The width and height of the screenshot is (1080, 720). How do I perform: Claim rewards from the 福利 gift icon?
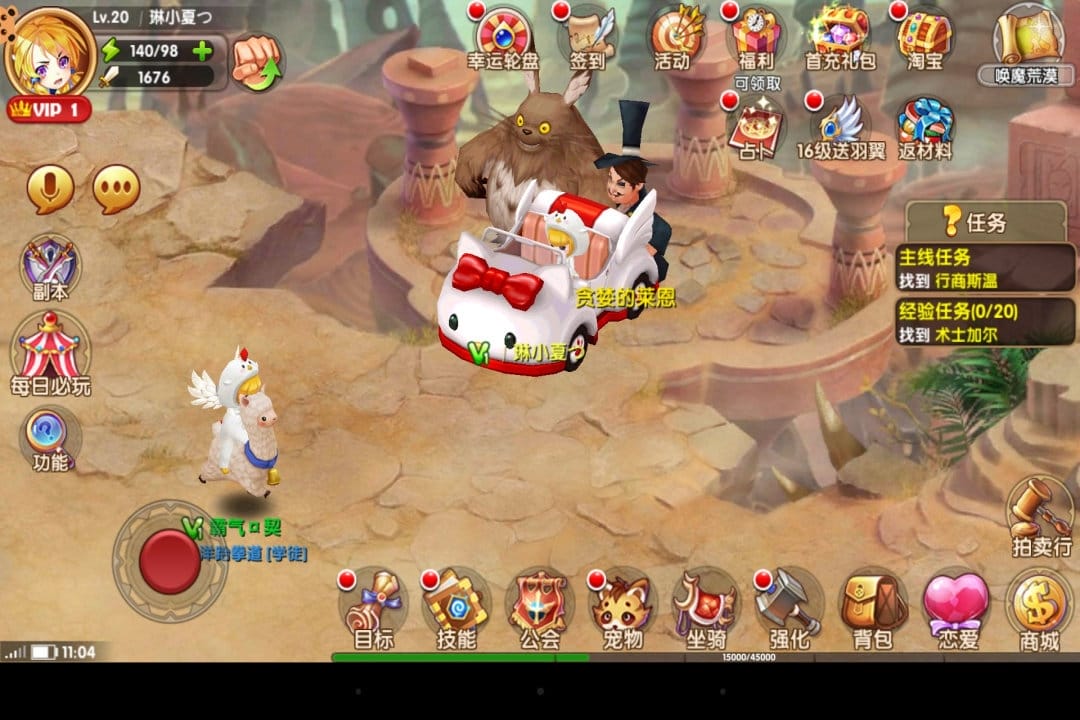coord(756,40)
